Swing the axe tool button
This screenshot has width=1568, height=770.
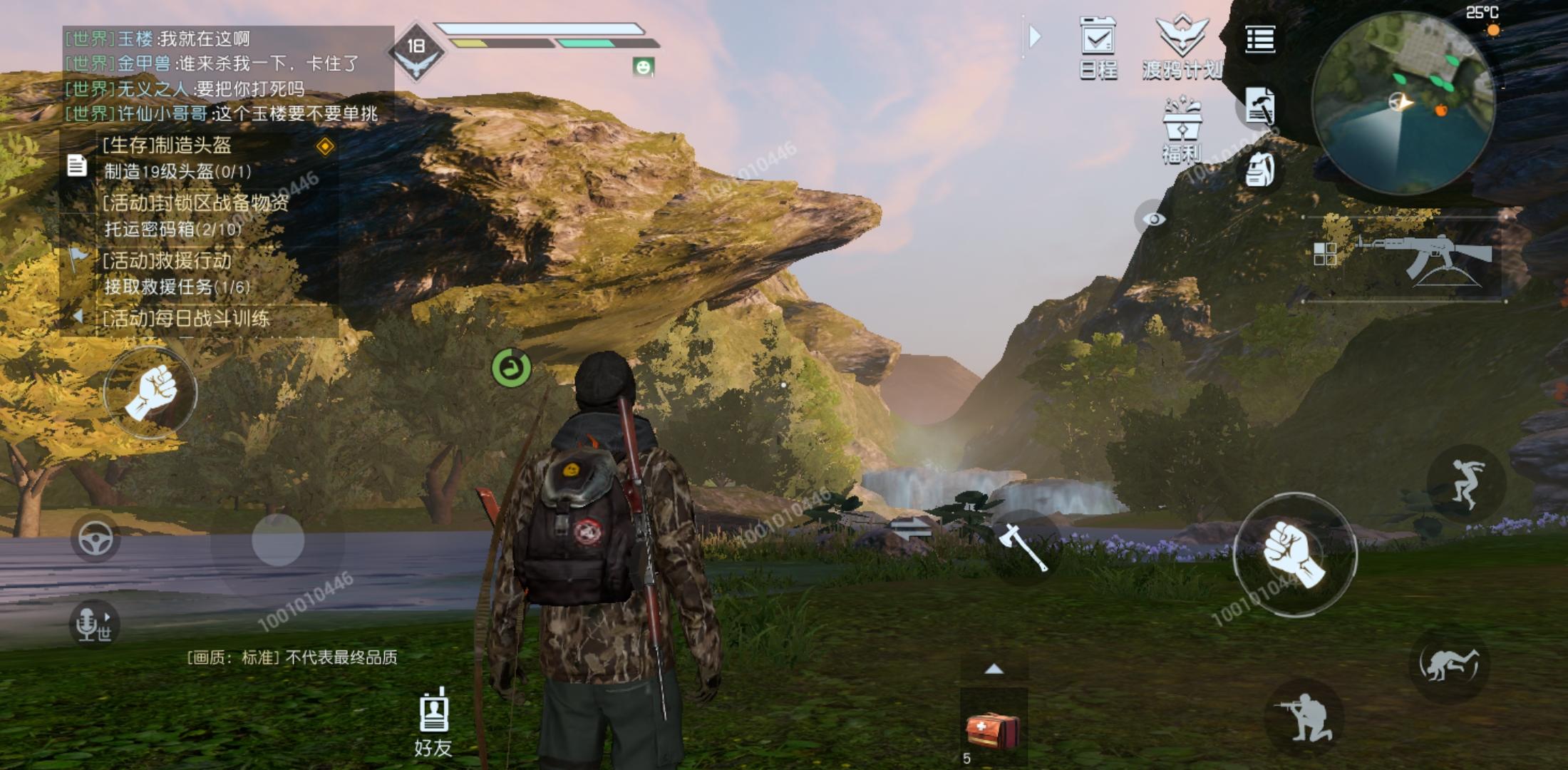coord(1023,548)
